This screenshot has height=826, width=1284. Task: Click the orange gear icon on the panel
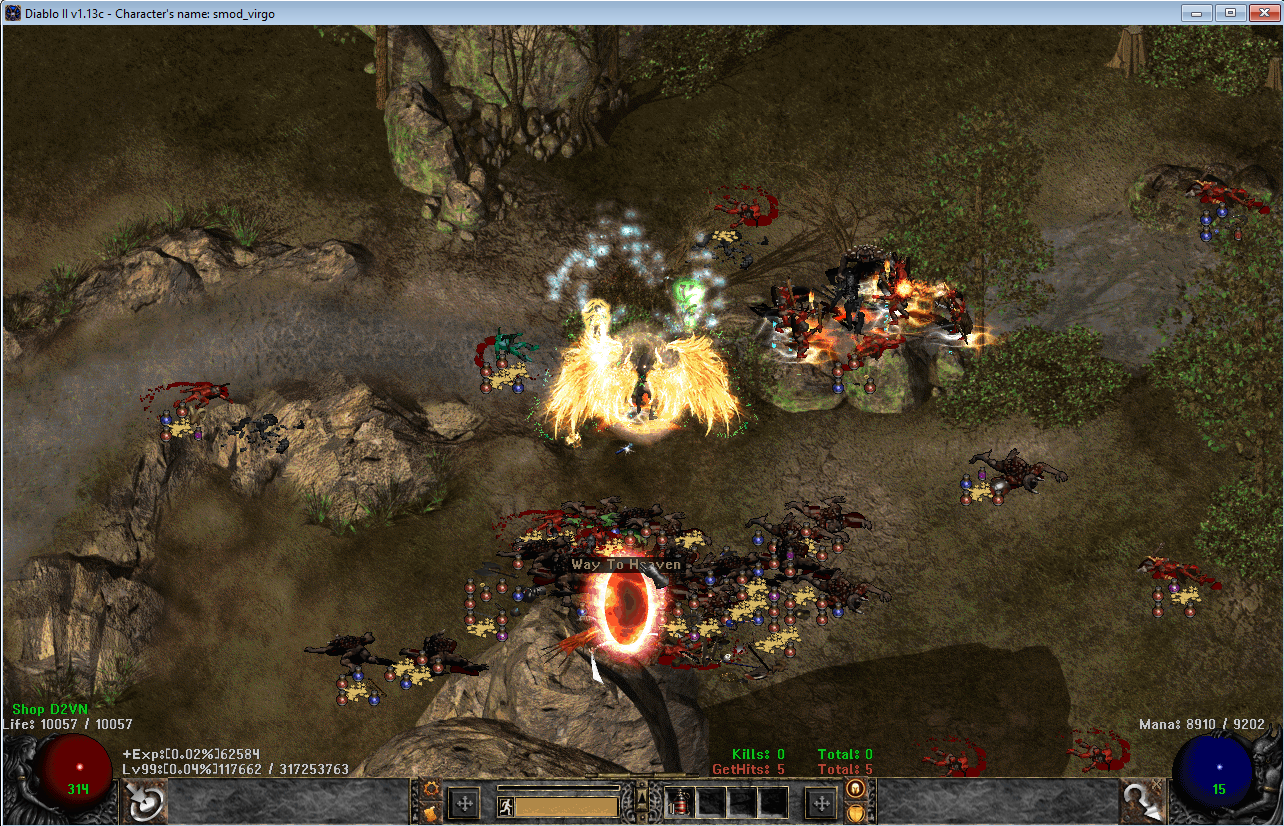click(x=432, y=788)
